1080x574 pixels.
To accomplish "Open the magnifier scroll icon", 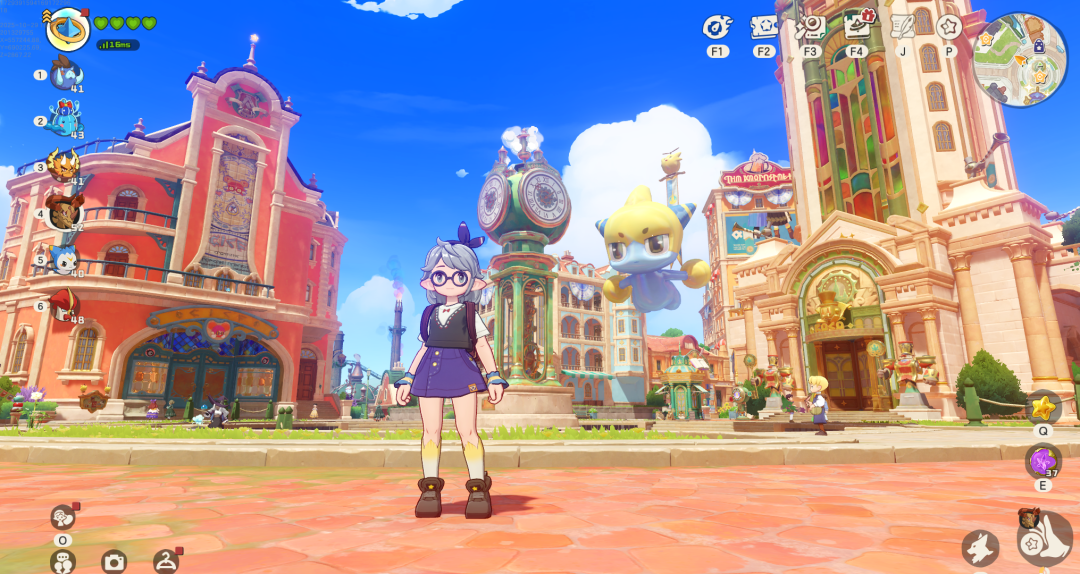I will (810, 27).
